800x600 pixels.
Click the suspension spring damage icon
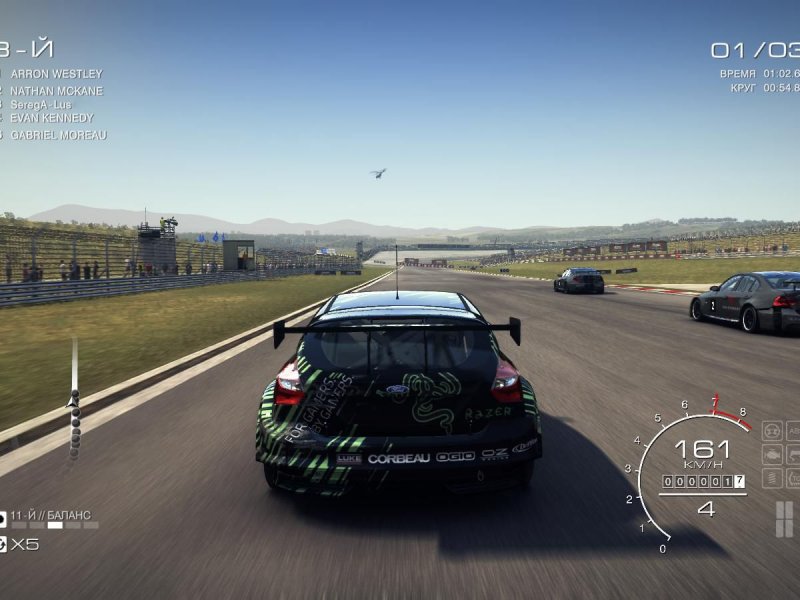coord(771,478)
